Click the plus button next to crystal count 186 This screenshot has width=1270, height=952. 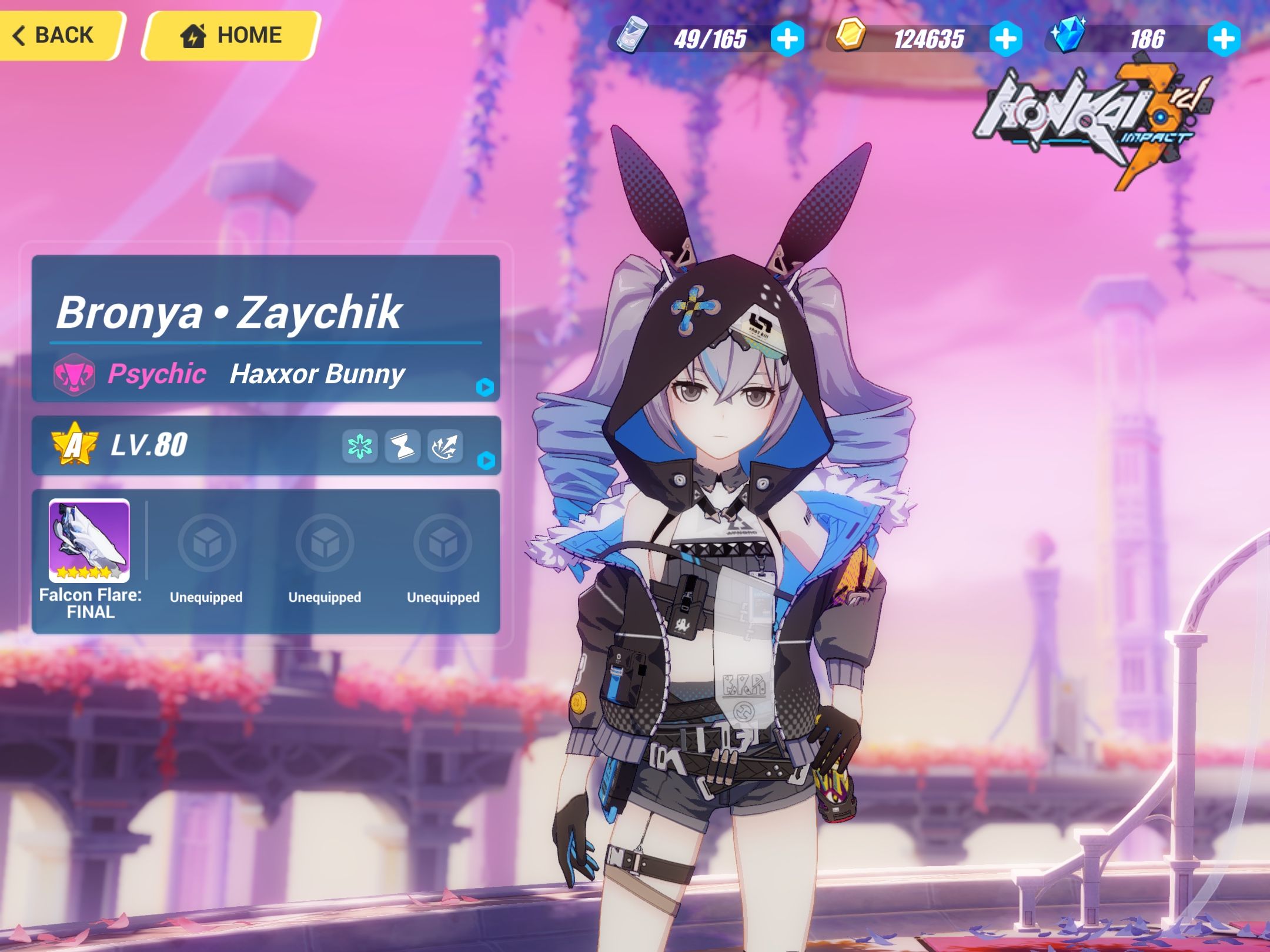(1226, 39)
